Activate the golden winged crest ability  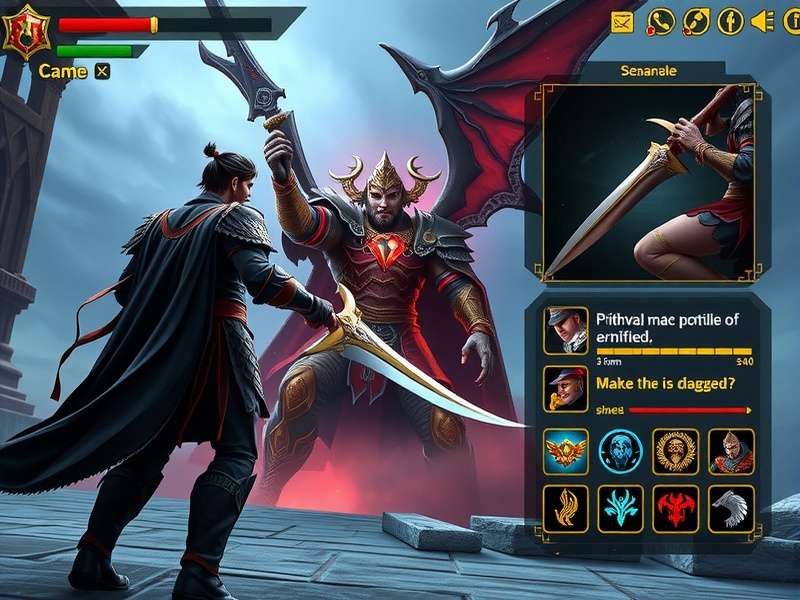[566, 451]
